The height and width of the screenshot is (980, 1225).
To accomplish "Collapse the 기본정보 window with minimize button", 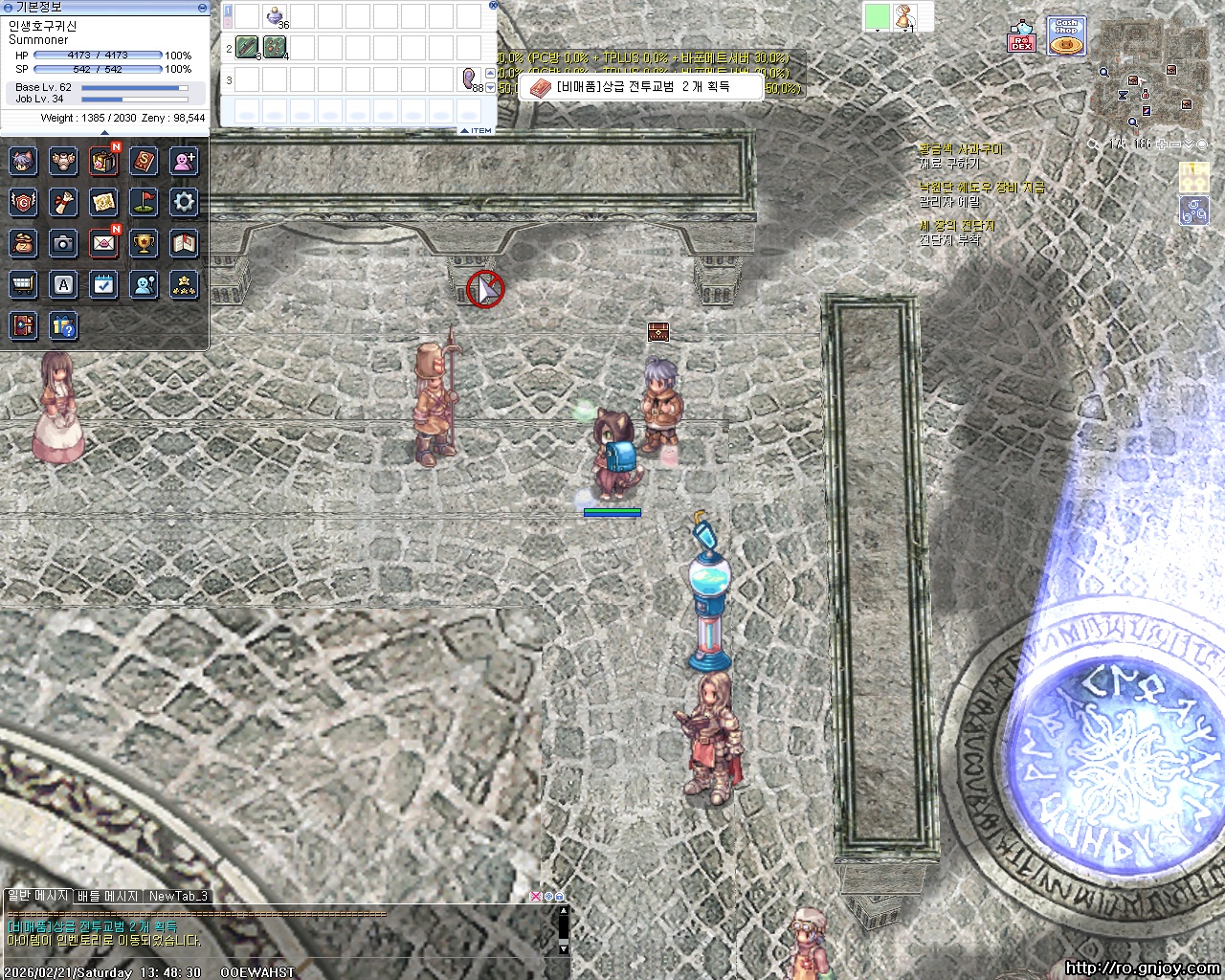I will pyautogui.click(x=202, y=7).
